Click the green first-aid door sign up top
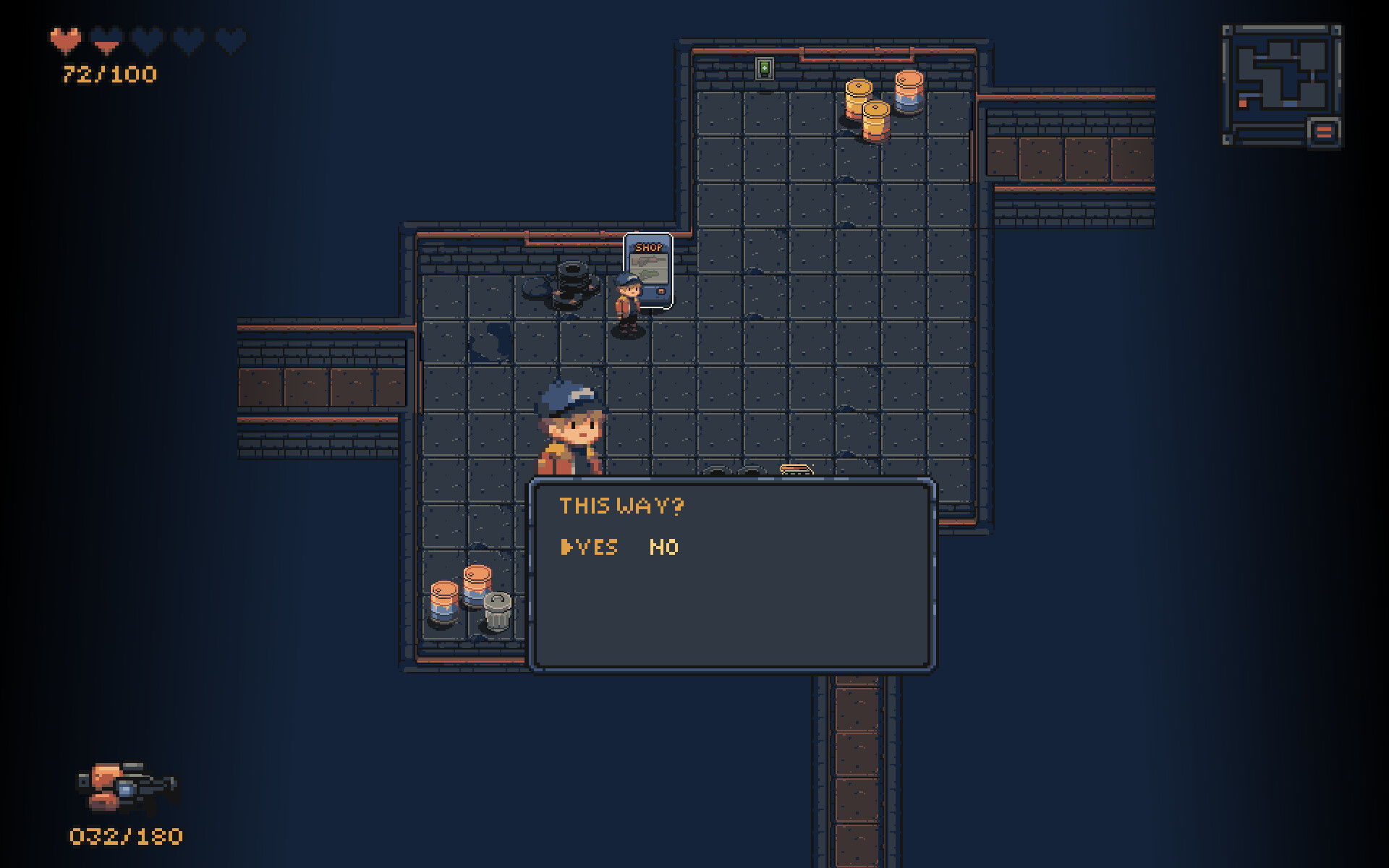Image resolution: width=1389 pixels, height=868 pixels. 765,70
